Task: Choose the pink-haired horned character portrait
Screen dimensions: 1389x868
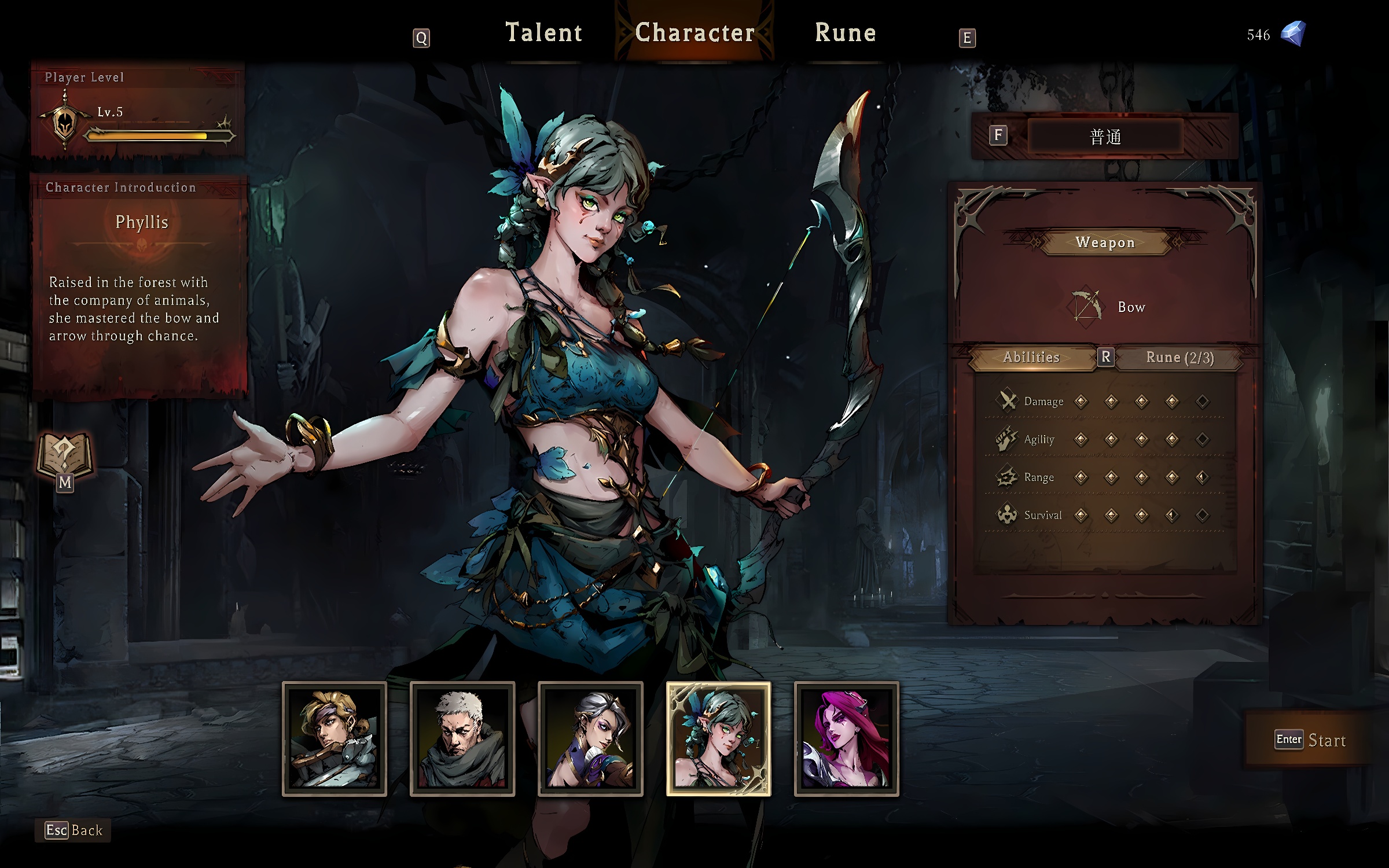Action: pyautogui.click(x=847, y=739)
